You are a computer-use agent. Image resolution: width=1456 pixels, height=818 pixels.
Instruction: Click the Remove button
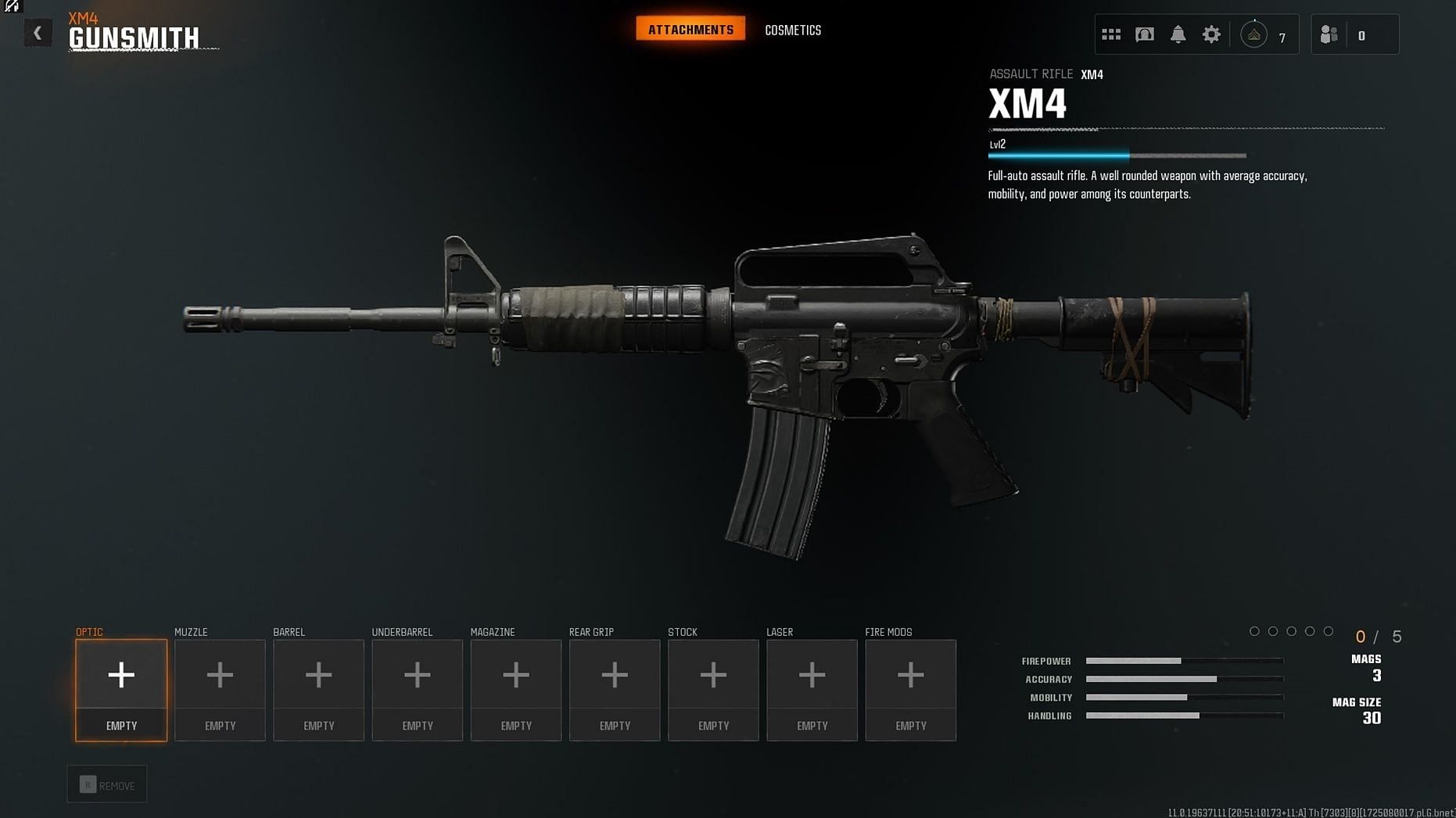click(x=107, y=784)
